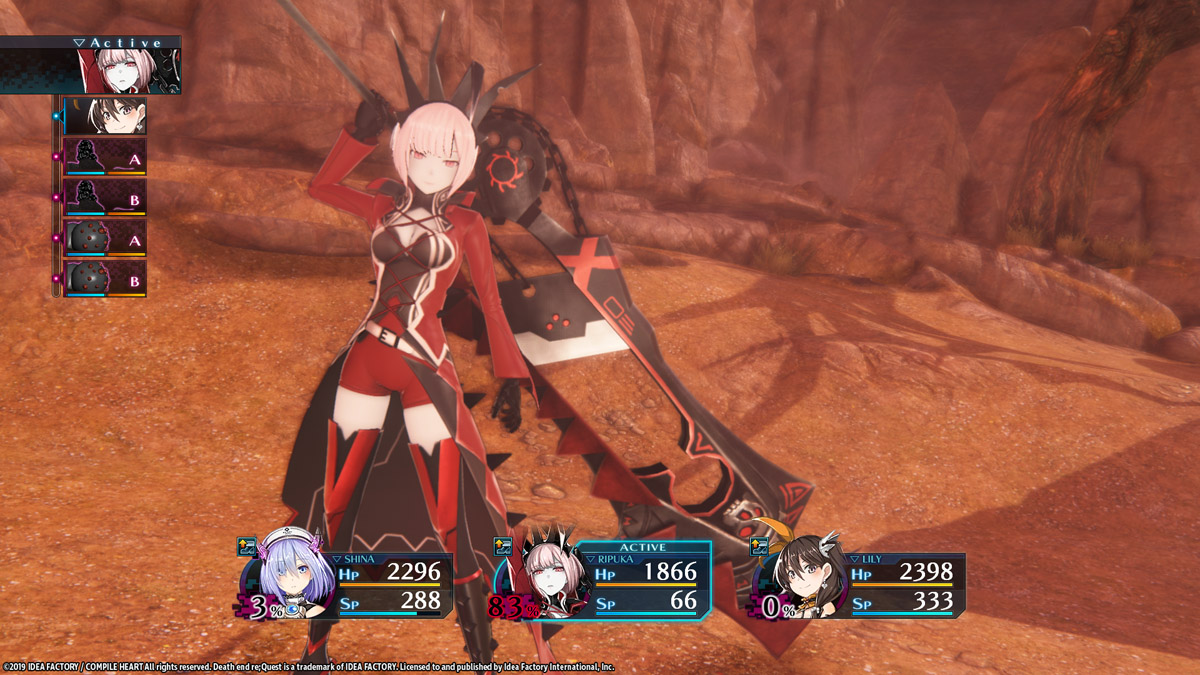
Task: Click the buff icon above Lily's portrait
Action: (x=760, y=546)
